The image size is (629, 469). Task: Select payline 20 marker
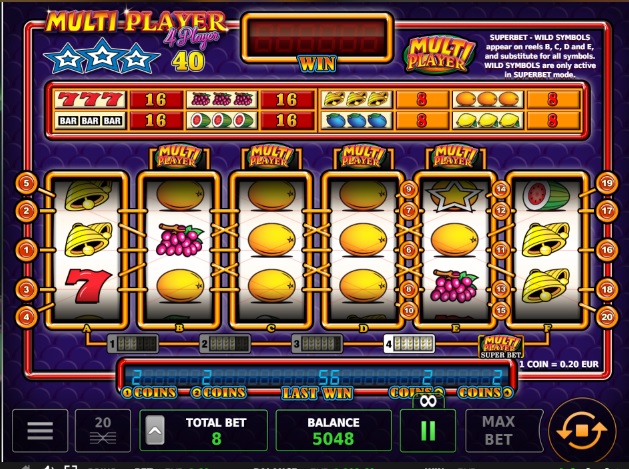(x=605, y=317)
